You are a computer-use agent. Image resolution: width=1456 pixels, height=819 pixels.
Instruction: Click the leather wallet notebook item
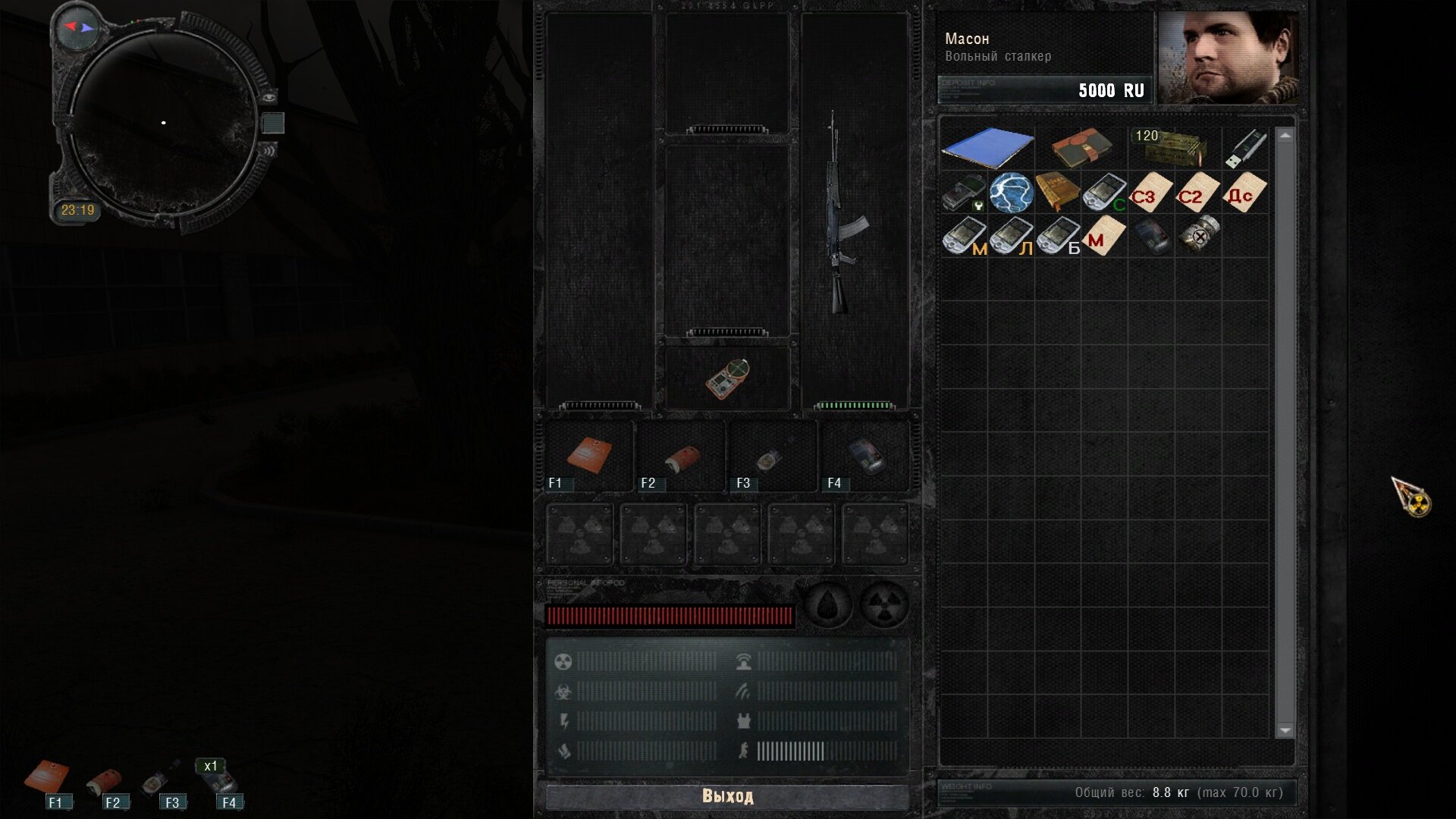tap(1081, 149)
